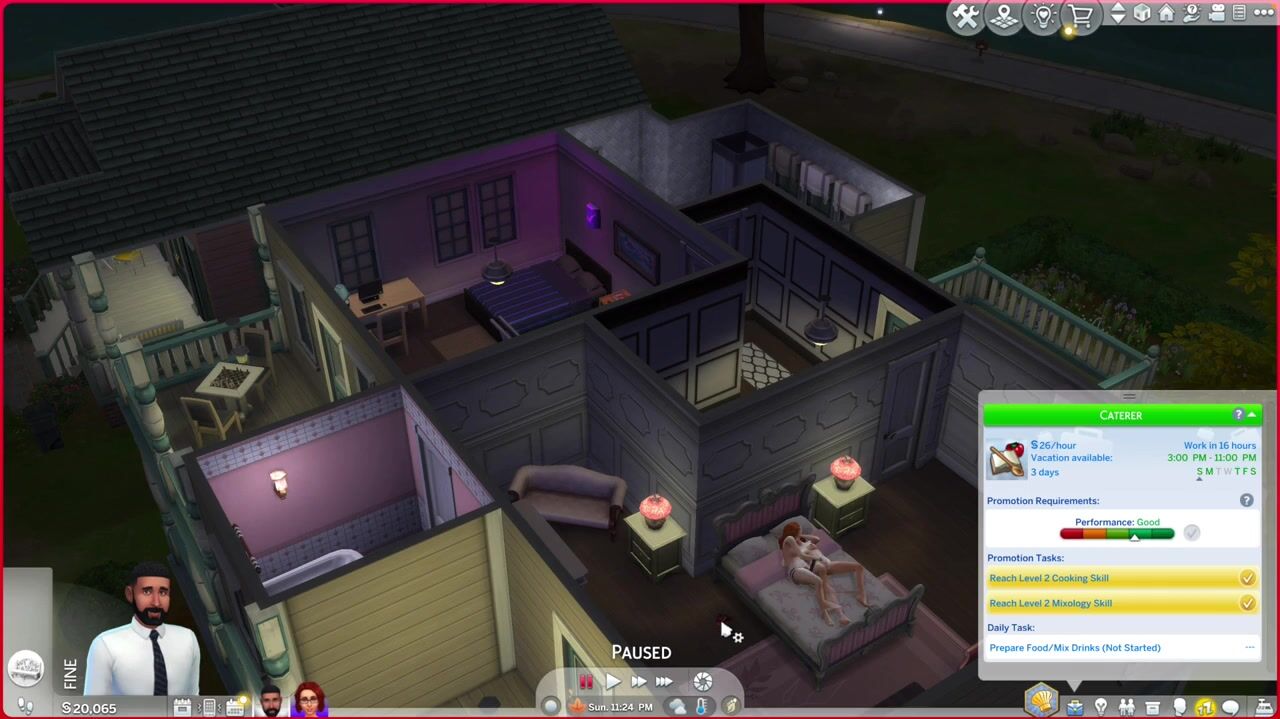The width and height of the screenshot is (1280, 719).
Task: Select the bearded Sim household portrait
Action: tap(270, 701)
